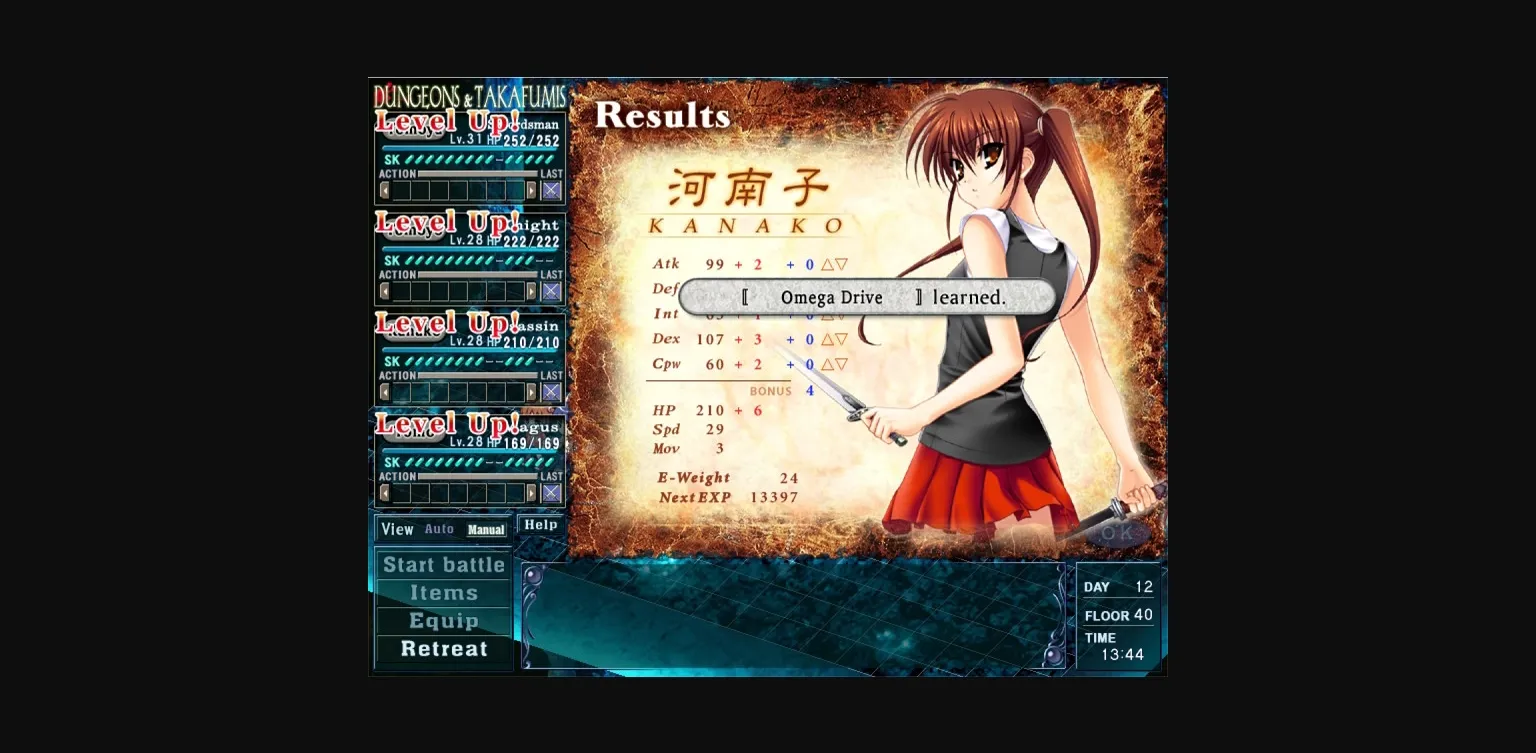Click the blue X icon on the magus panel
This screenshot has height=753, width=1536.
pos(551,492)
